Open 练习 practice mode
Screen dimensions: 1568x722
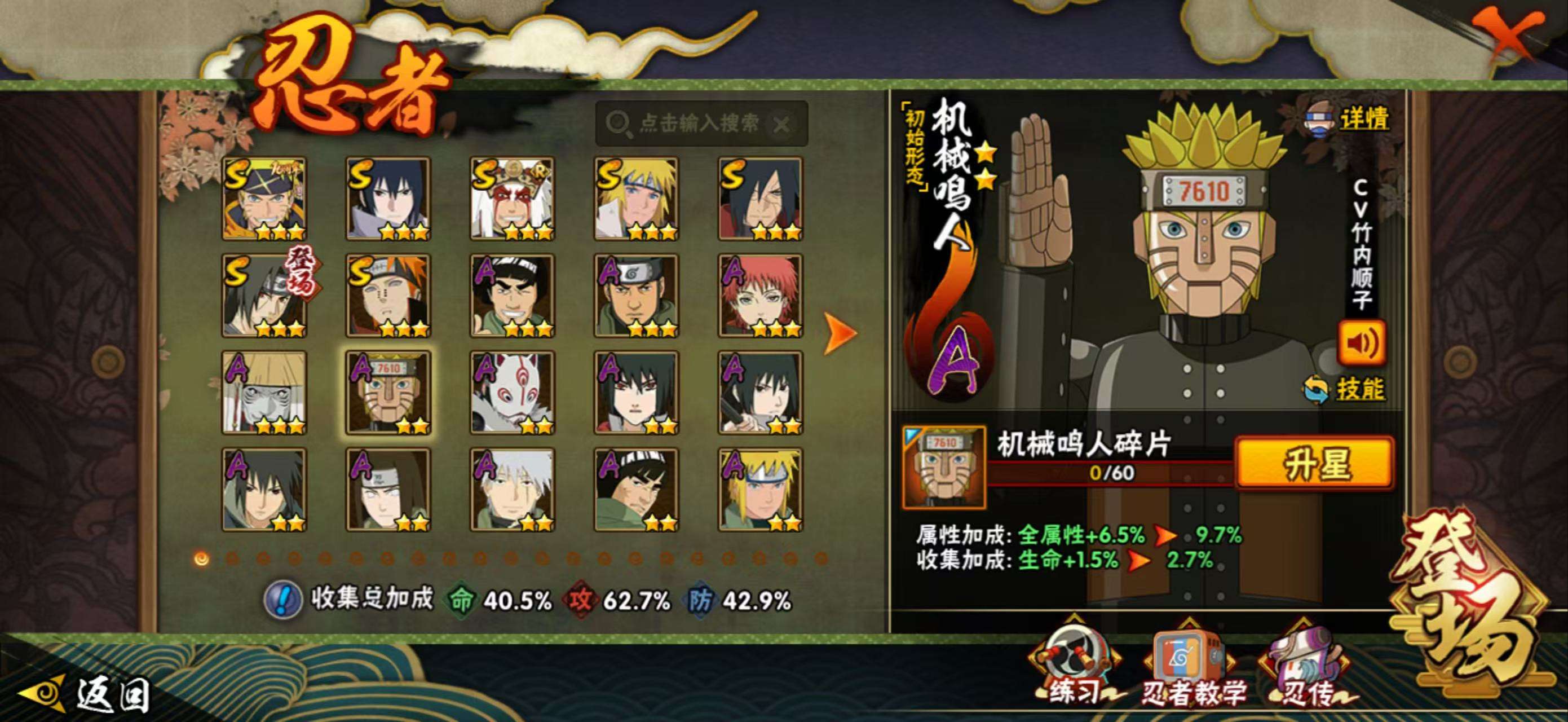(x=1074, y=670)
